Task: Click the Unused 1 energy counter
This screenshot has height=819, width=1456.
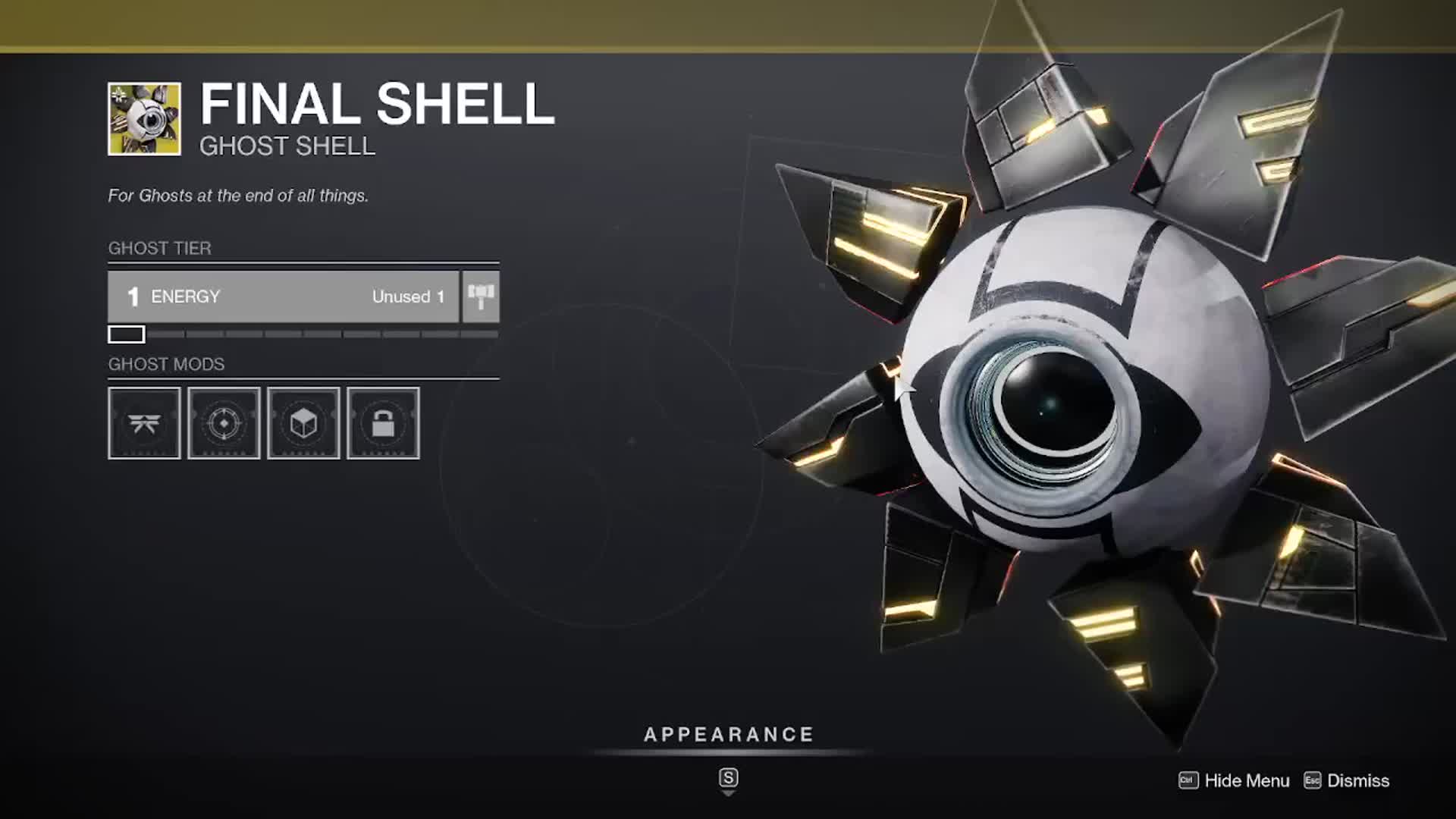Action: pyautogui.click(x=407, y=297)
